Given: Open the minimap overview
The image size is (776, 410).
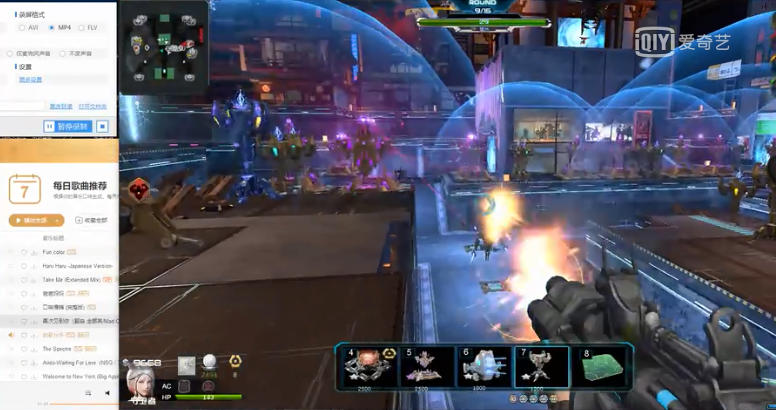Looking at the screenshot, I should pos(163,45).
